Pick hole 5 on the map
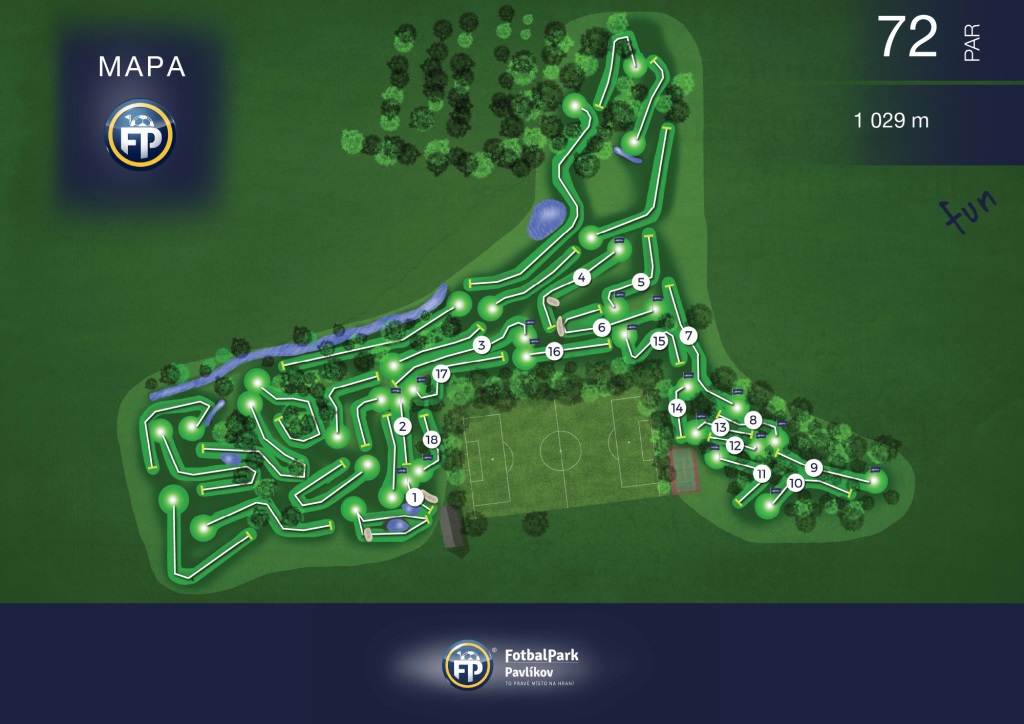1024x724 pixels. (641, 282)
